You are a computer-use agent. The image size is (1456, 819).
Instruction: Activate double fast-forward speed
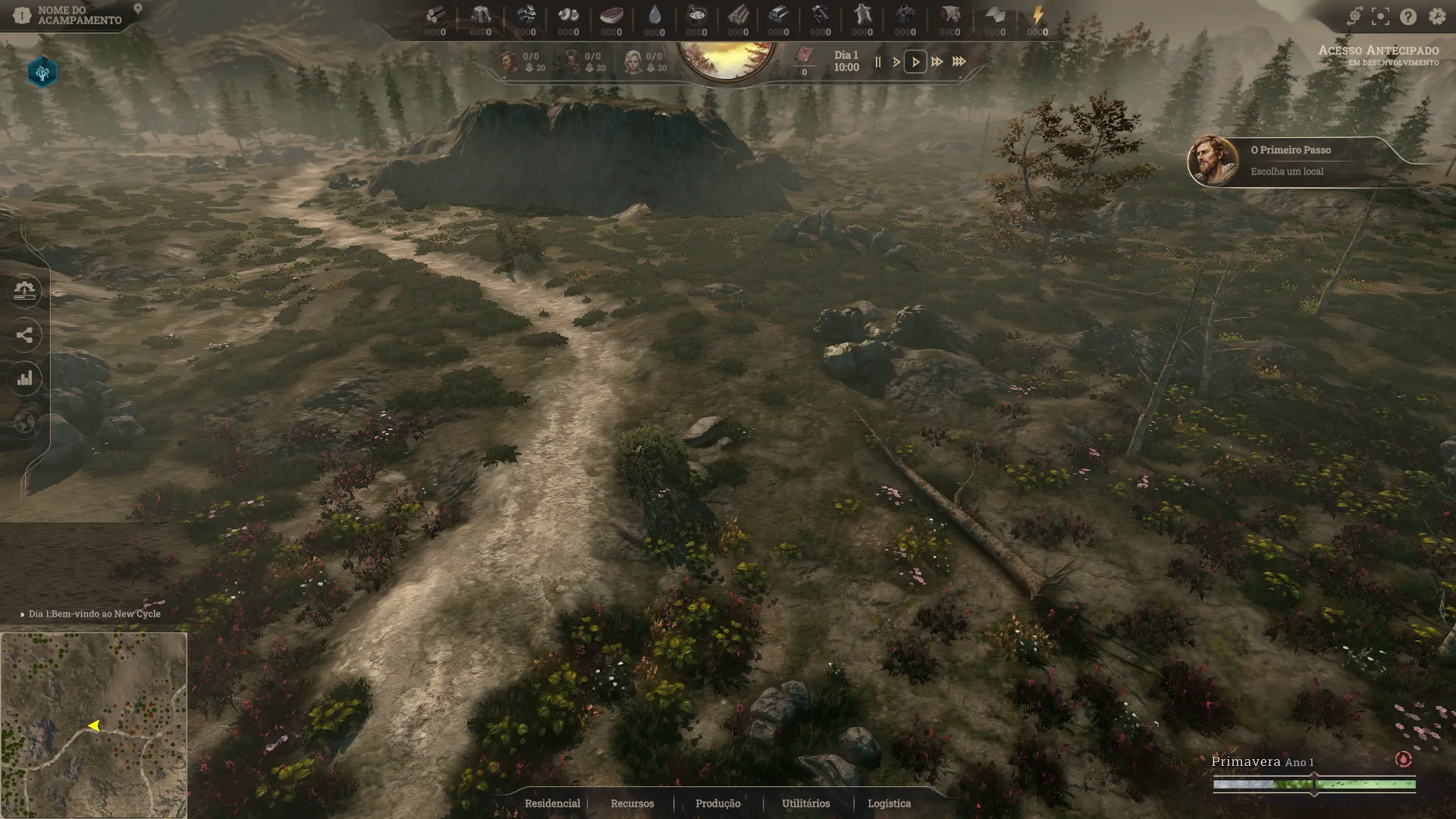937,62
